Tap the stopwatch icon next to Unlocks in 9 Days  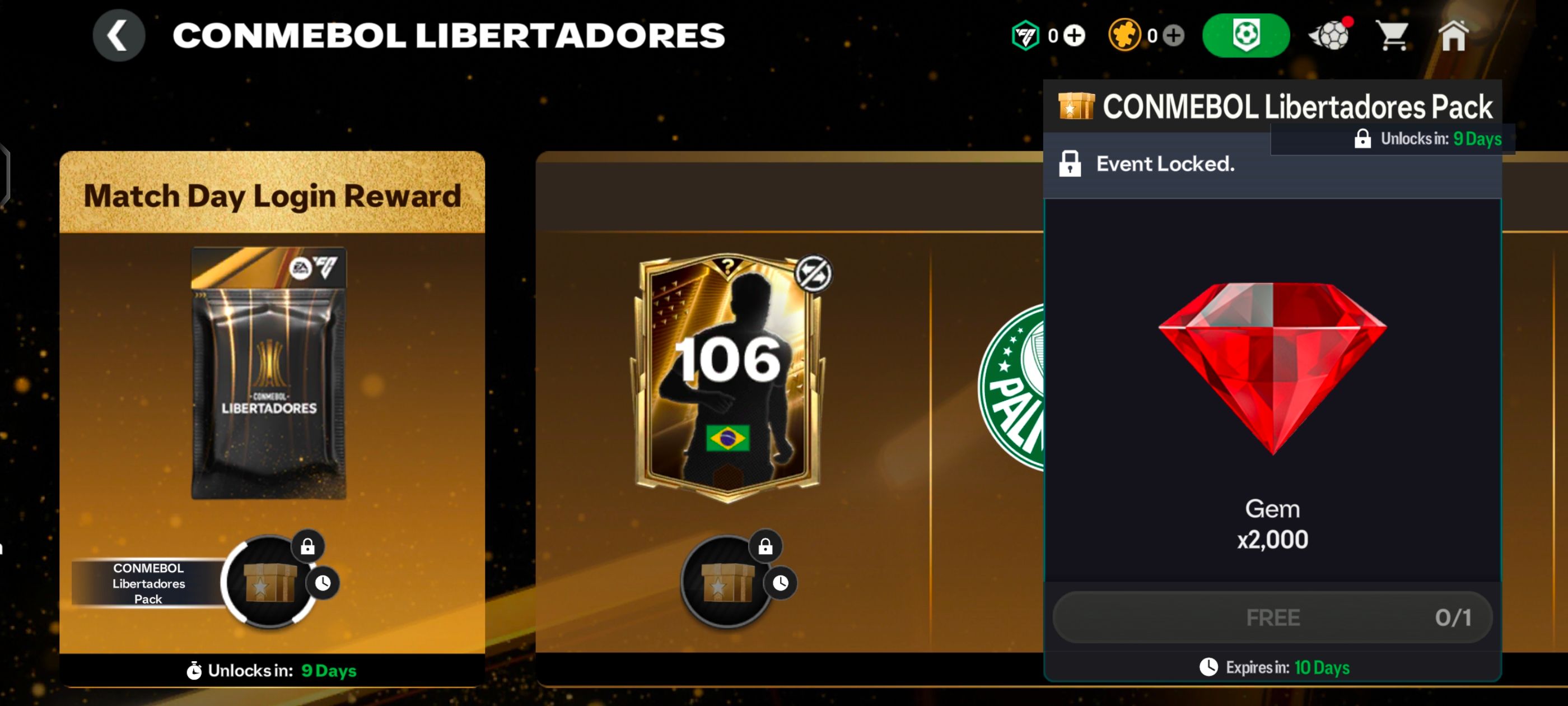(194, 671)
